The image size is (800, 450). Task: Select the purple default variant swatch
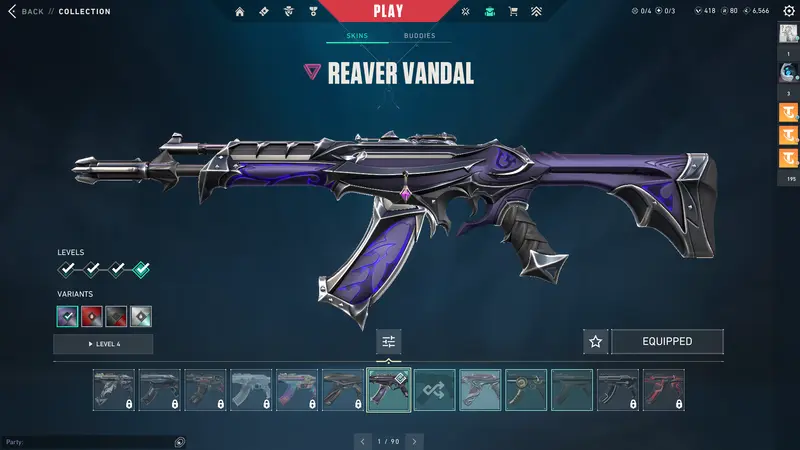[x=68, y=317]
